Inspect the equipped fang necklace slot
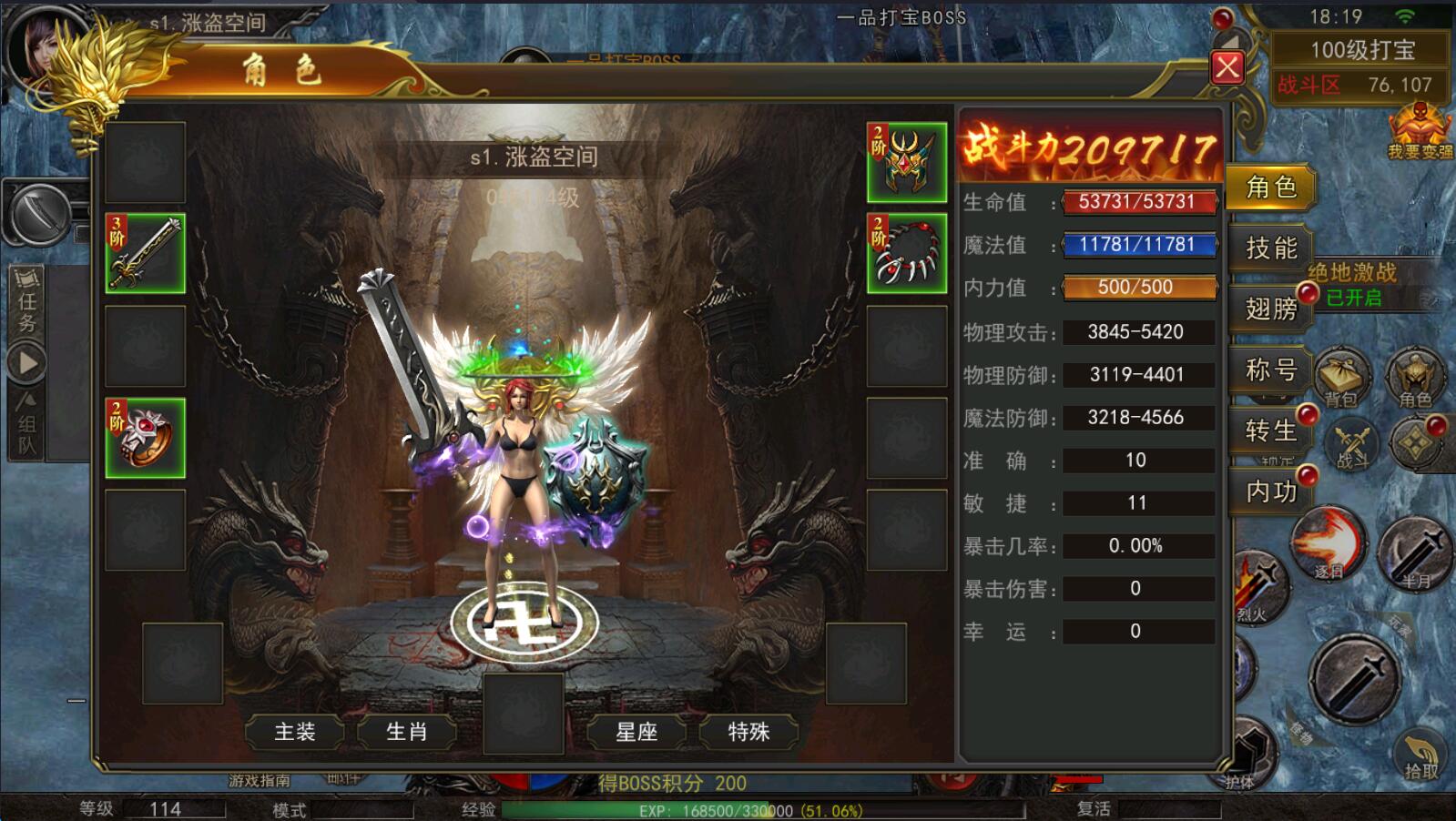This screenshot has width=1456, height=821. (x=906, y=254)
